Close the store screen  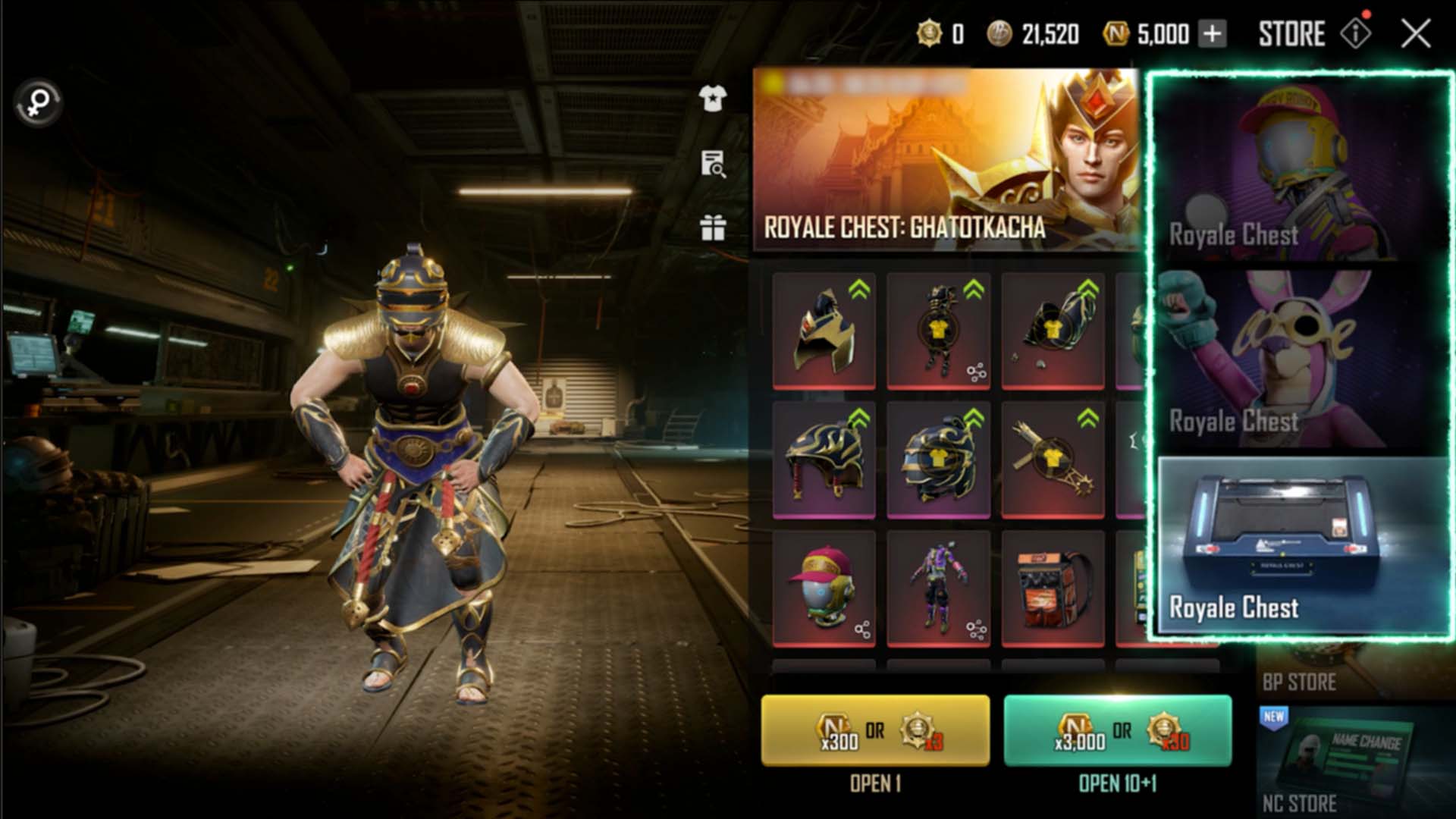(x=1415, y=34)
